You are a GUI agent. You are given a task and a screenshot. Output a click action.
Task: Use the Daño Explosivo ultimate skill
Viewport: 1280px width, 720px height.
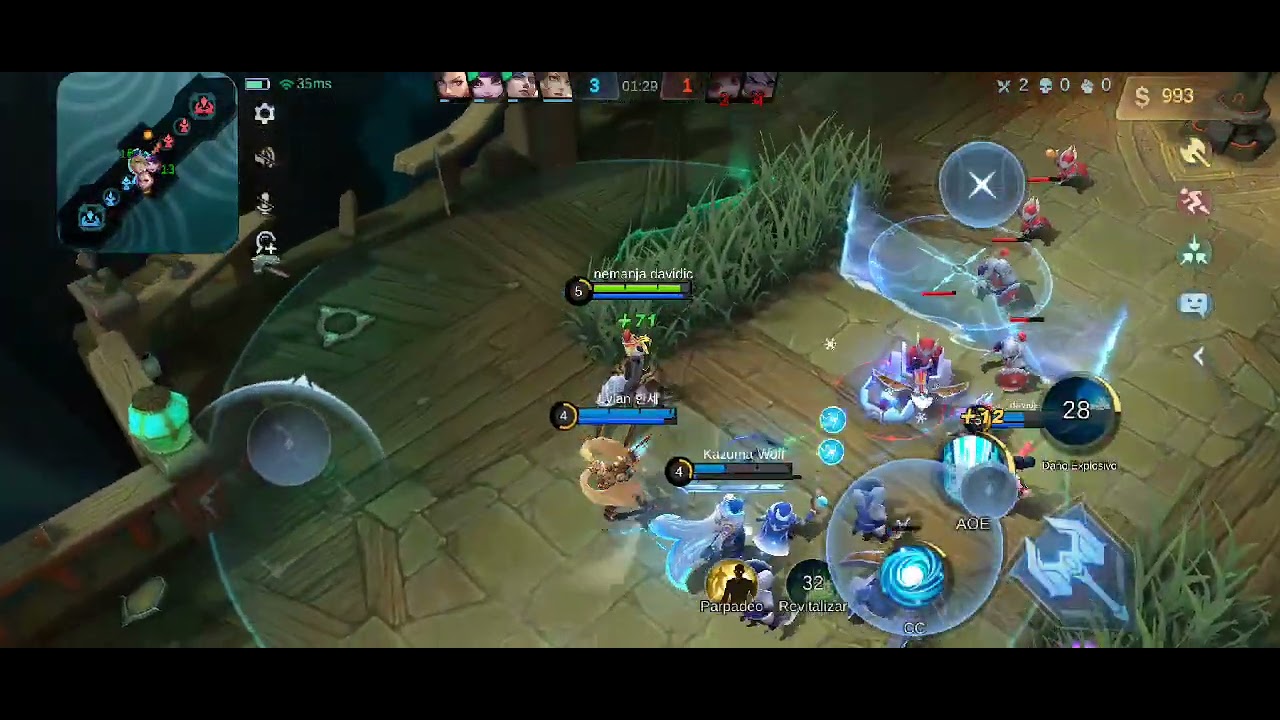1076,412
